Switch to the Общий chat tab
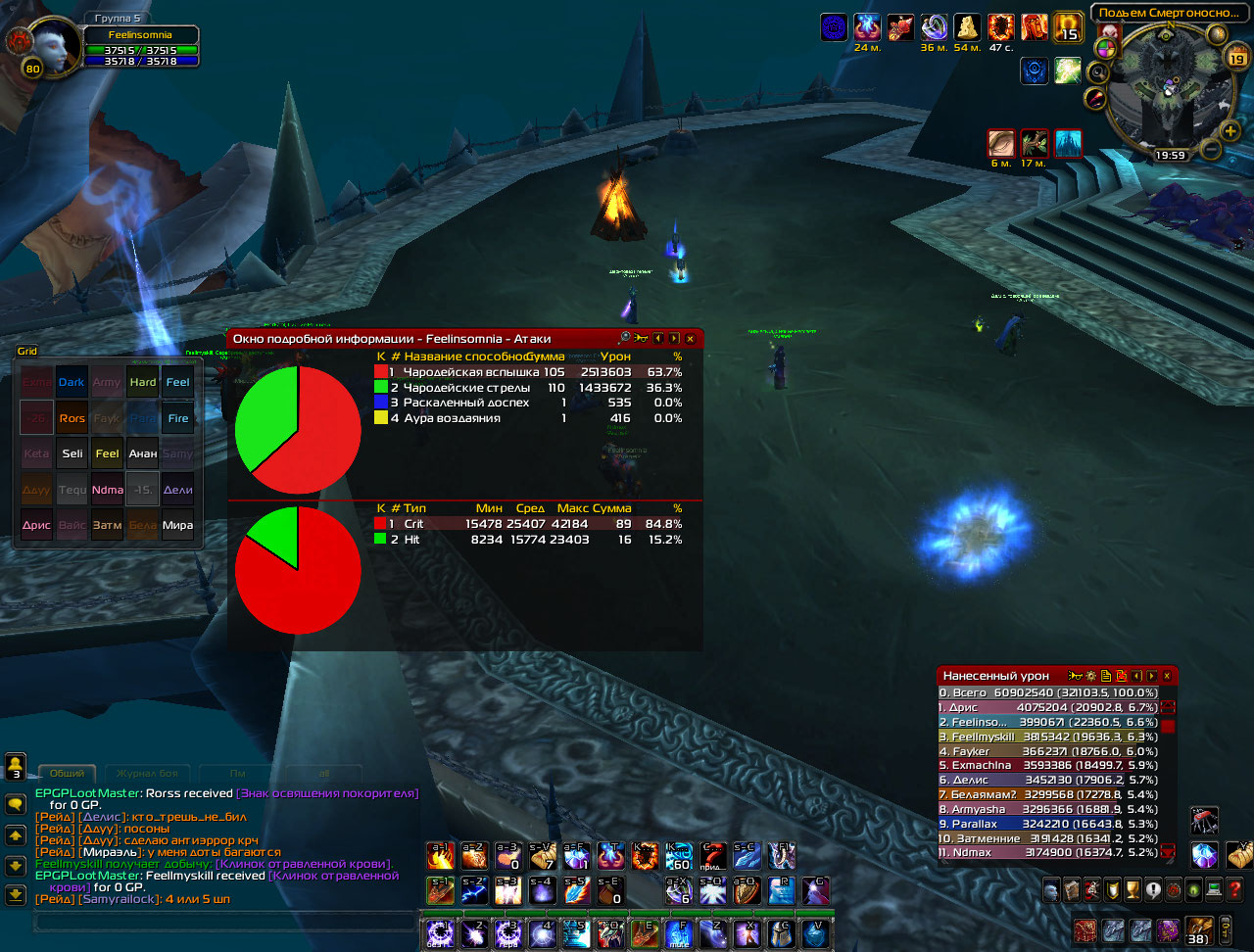The image size is (1254, 952). (x=67, y=774)
